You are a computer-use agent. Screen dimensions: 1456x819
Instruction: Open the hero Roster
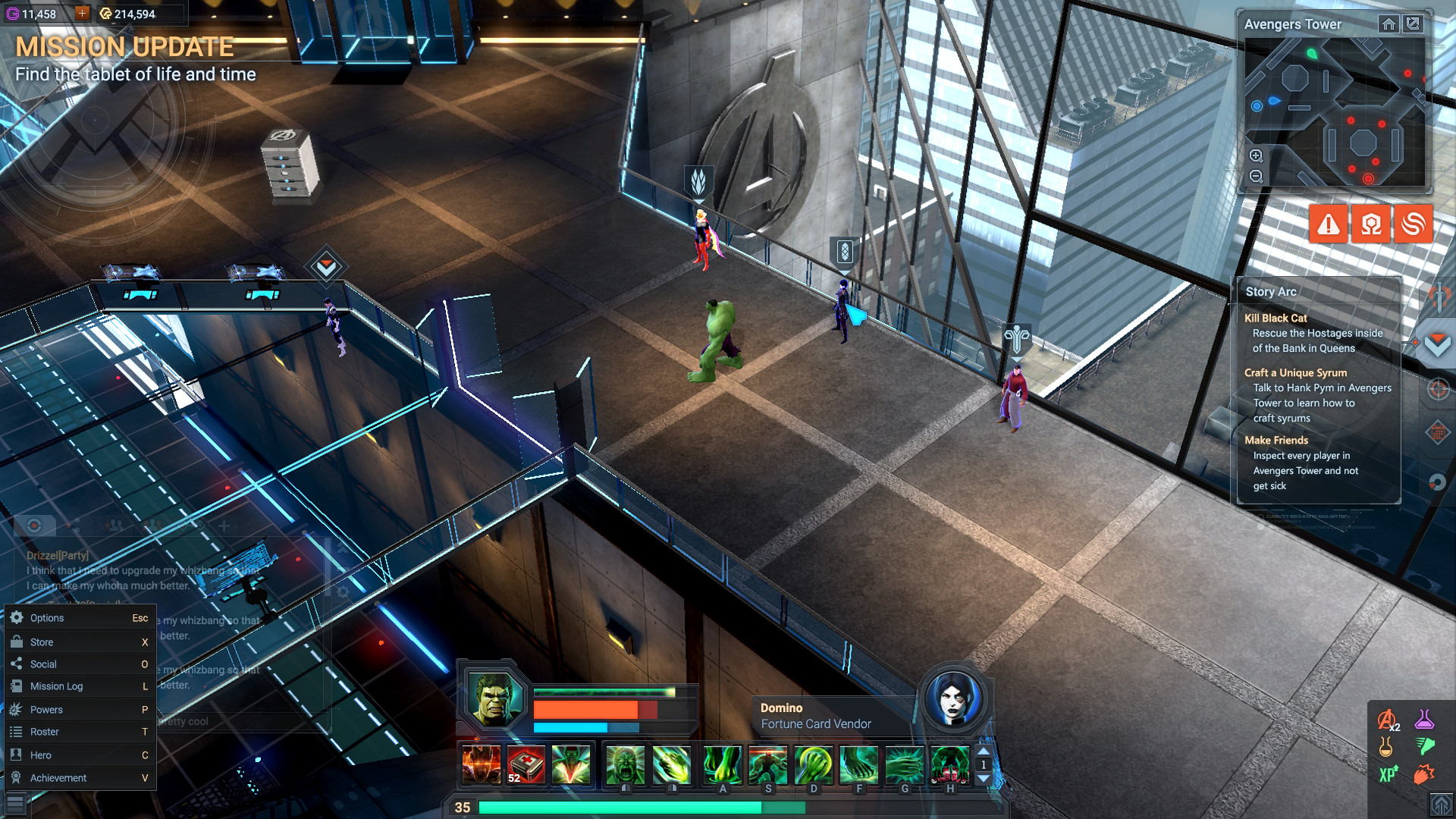coord(44,732)
